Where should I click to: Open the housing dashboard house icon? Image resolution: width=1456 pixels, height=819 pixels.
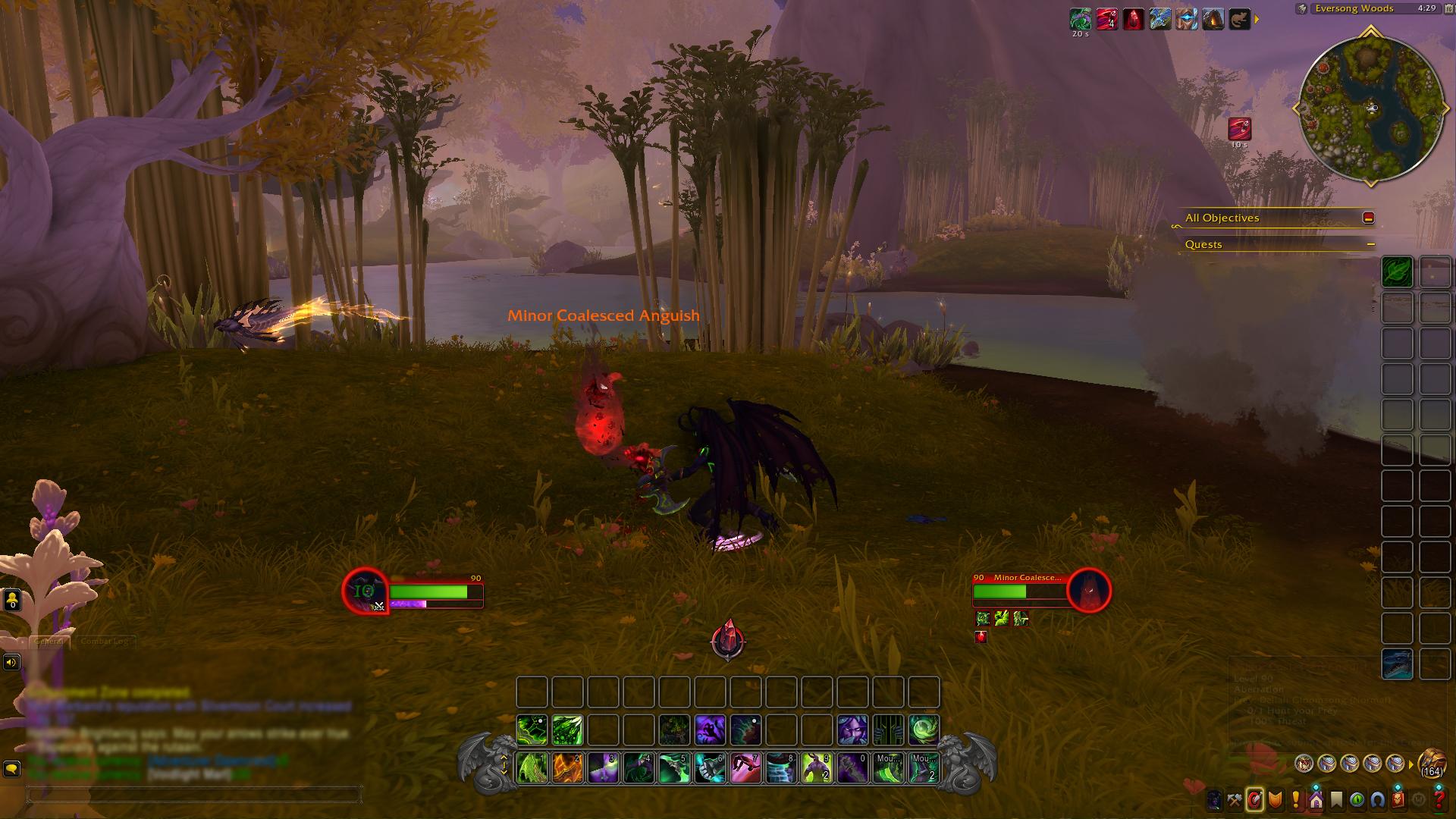[x=1316, y=799]
